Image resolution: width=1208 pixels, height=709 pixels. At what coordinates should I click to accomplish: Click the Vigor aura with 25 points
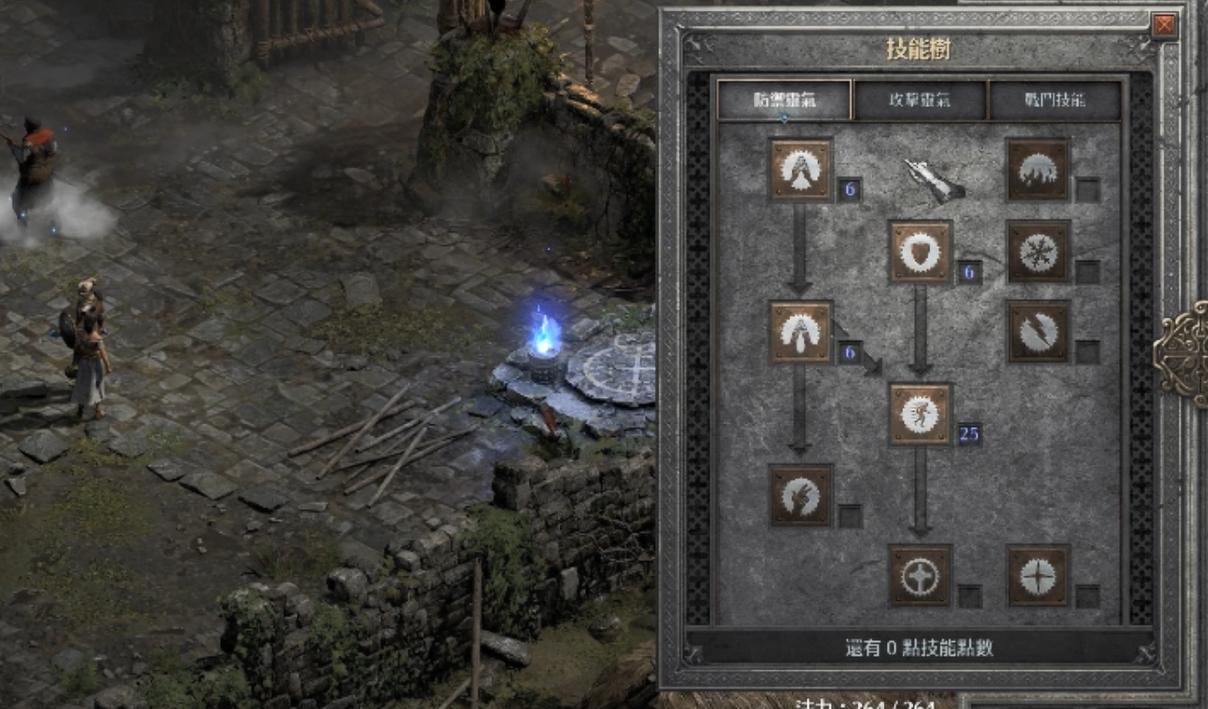[x=920, y=414]
